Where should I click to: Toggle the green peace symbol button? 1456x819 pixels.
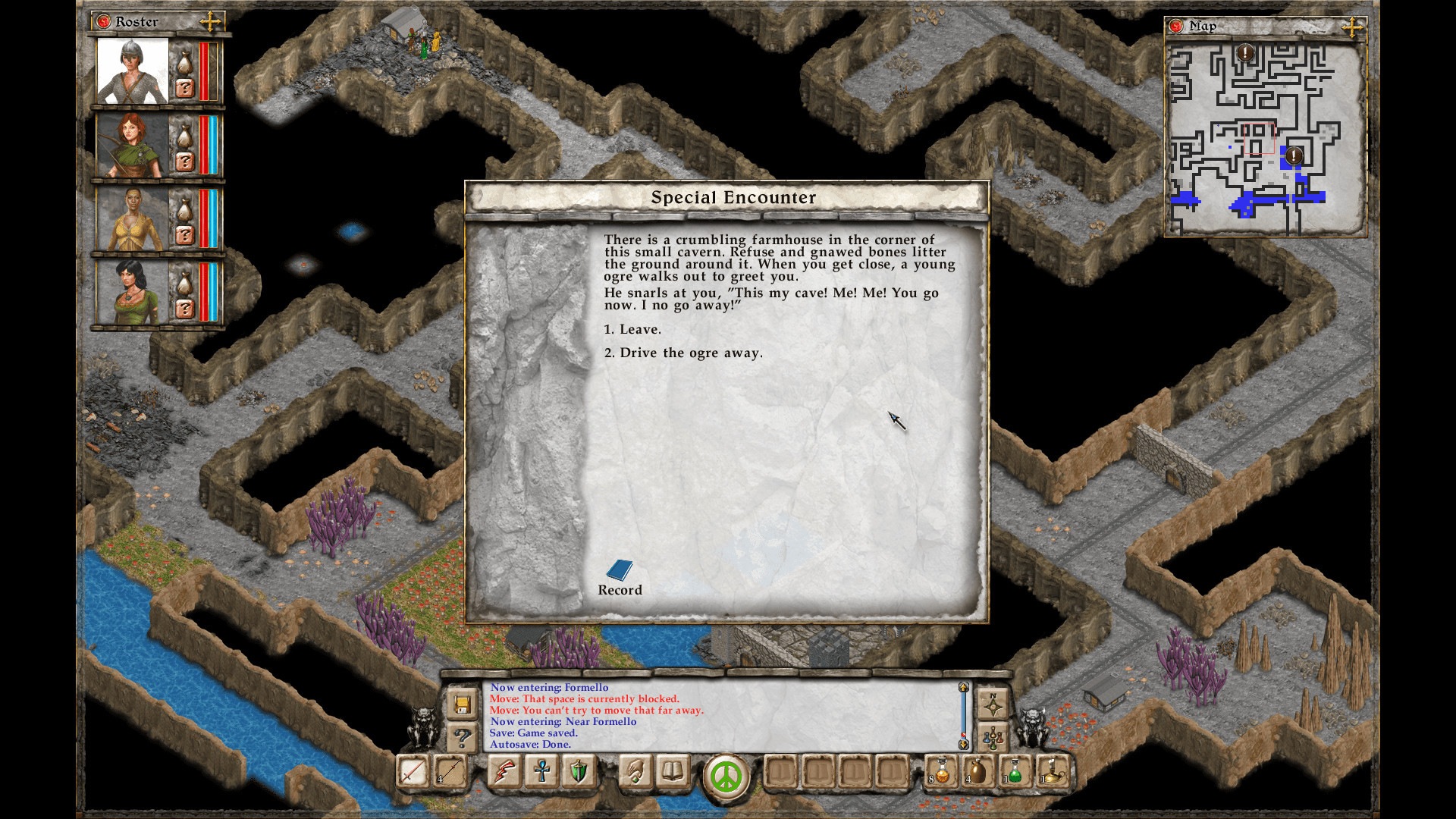[726, 777]
